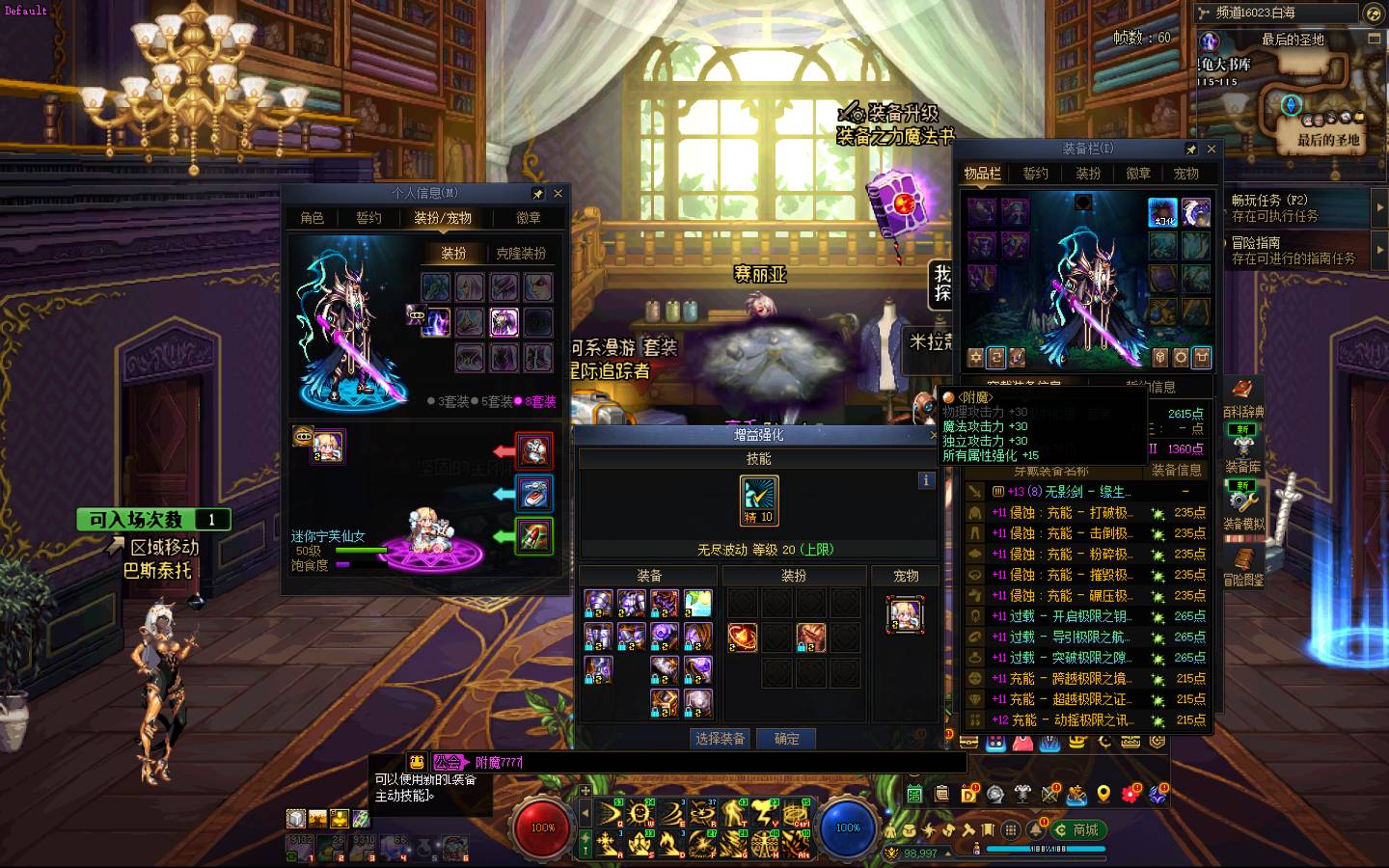Screen dimensions: 1389x868
Task: Open the 畅玩任务 quest tracker
Action: (1293, 207)
